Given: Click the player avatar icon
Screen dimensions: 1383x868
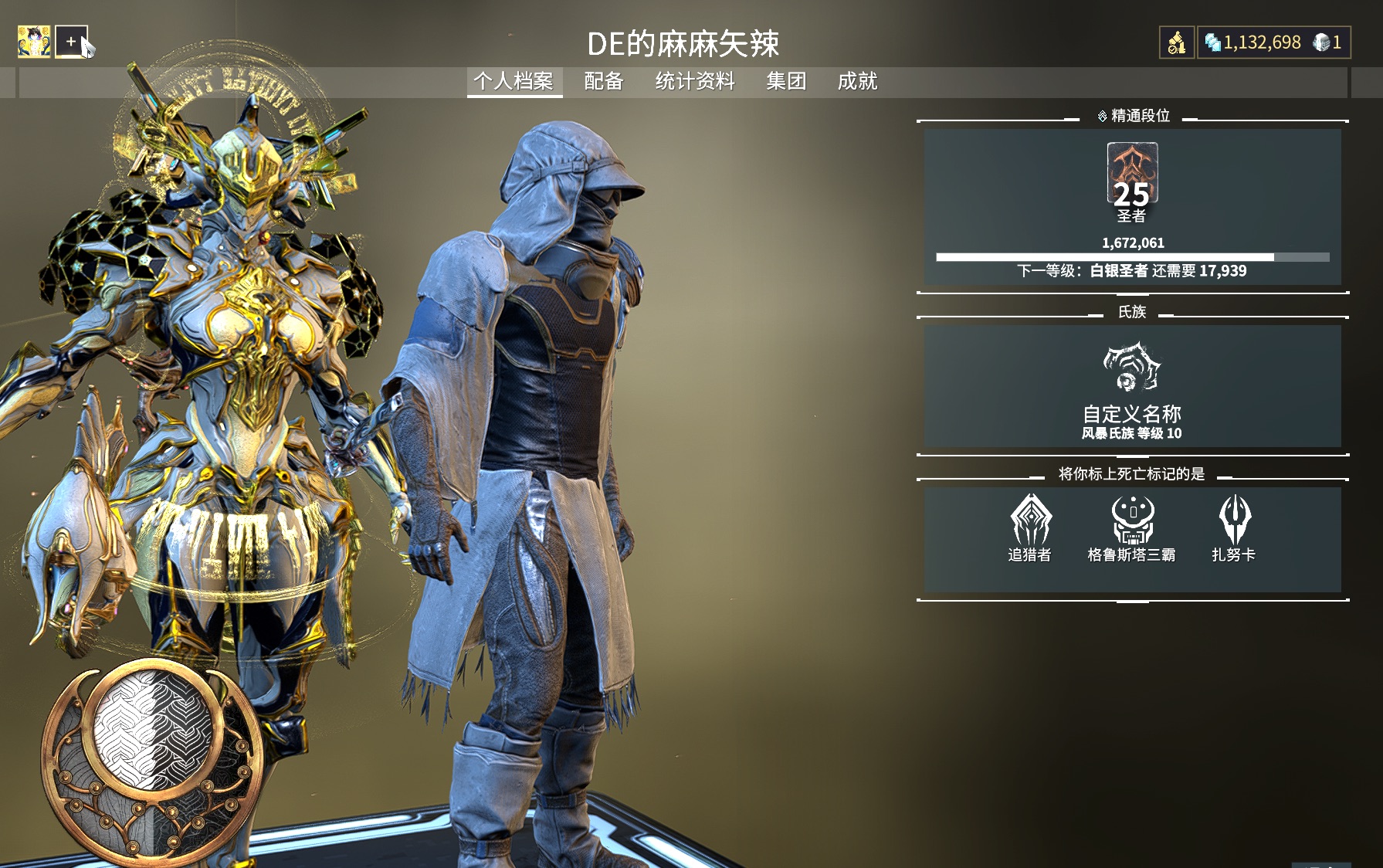Looking at the screenshot, I should [x=34, y=42].
